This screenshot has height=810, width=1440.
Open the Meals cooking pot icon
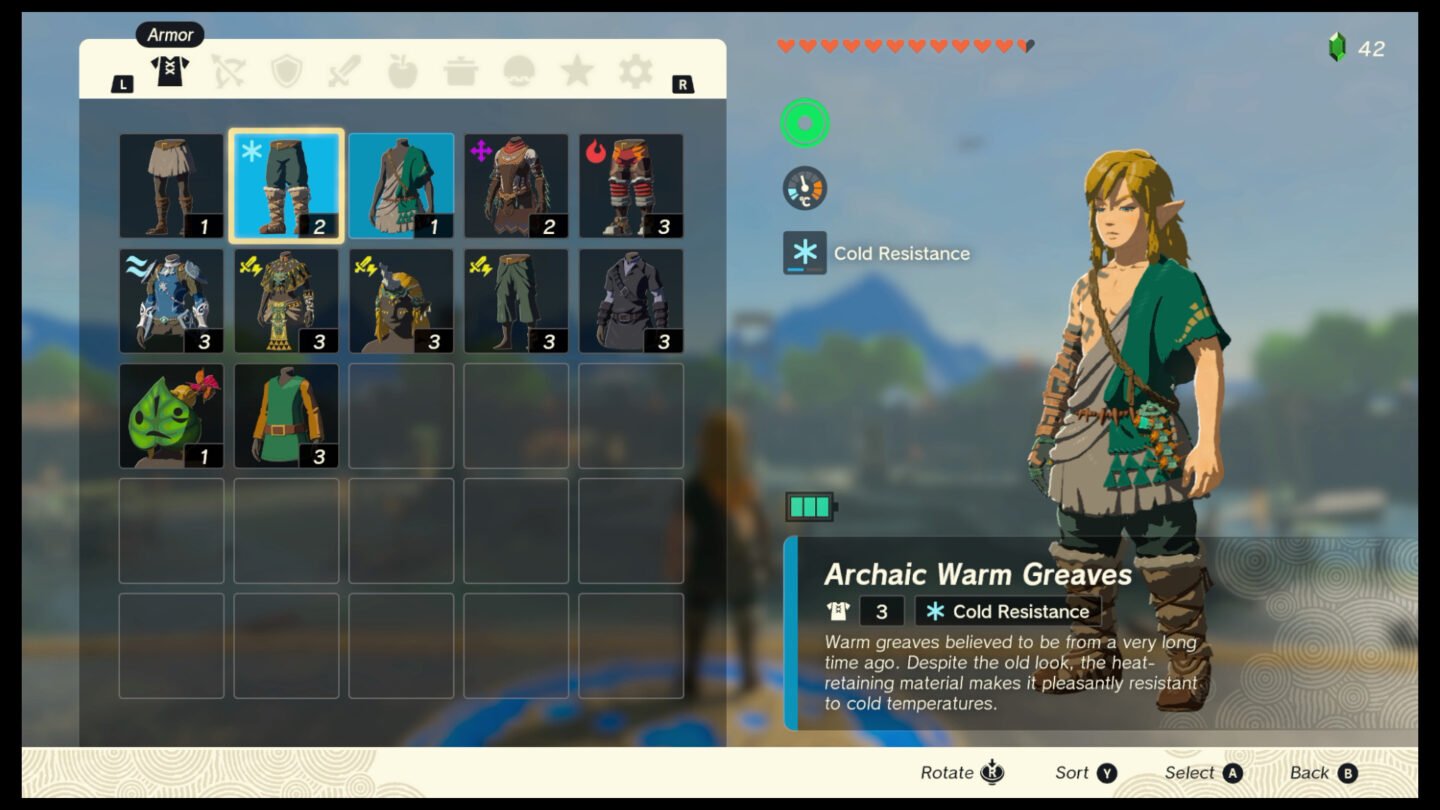click(x=460, y=72)
